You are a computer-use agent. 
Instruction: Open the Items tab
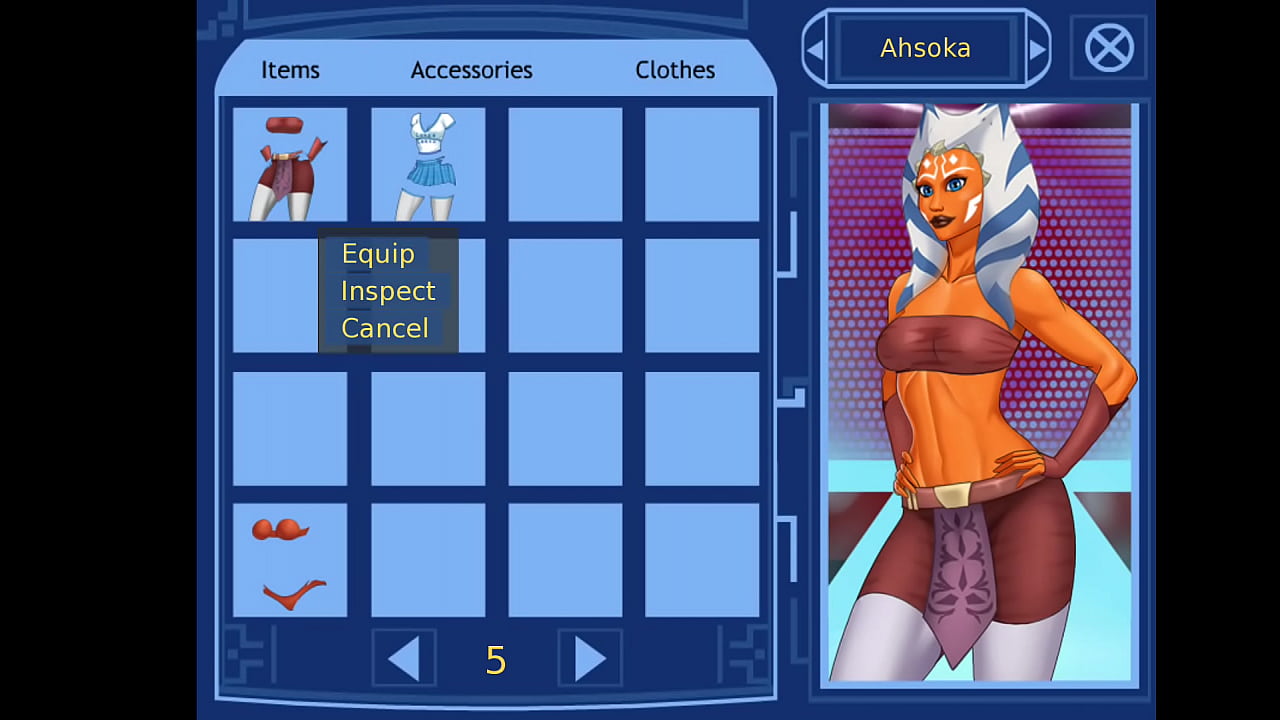[290, 70]
